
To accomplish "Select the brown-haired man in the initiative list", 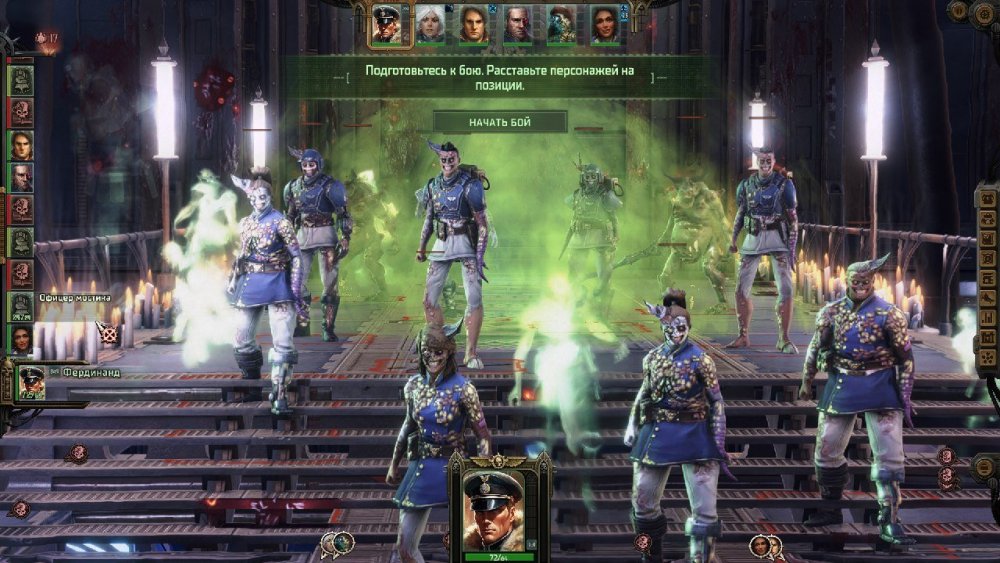I will pyautogui.click(x=21, y=145).
